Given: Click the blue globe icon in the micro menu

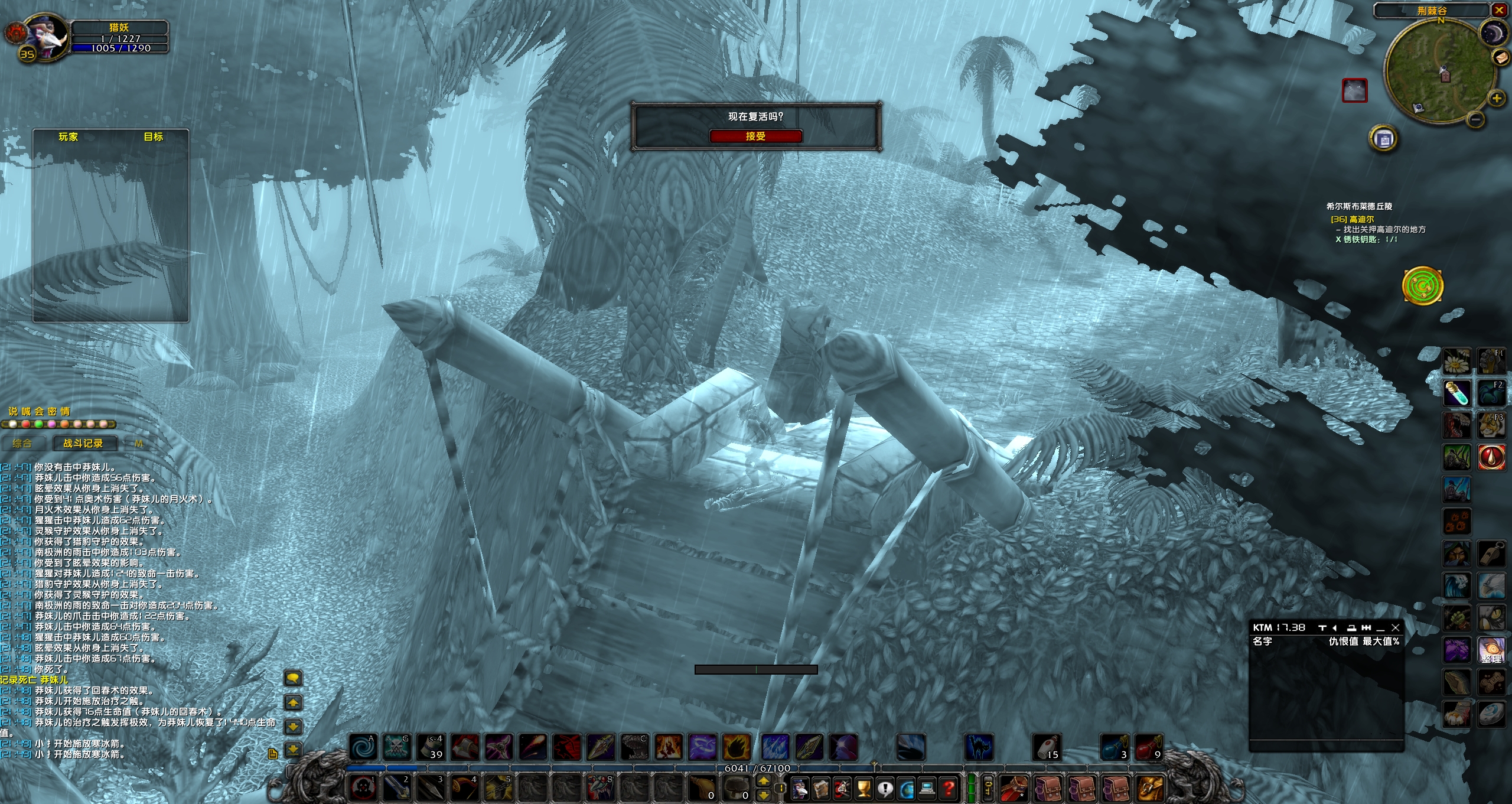Looking at the screenshot, I should [906, 789].
